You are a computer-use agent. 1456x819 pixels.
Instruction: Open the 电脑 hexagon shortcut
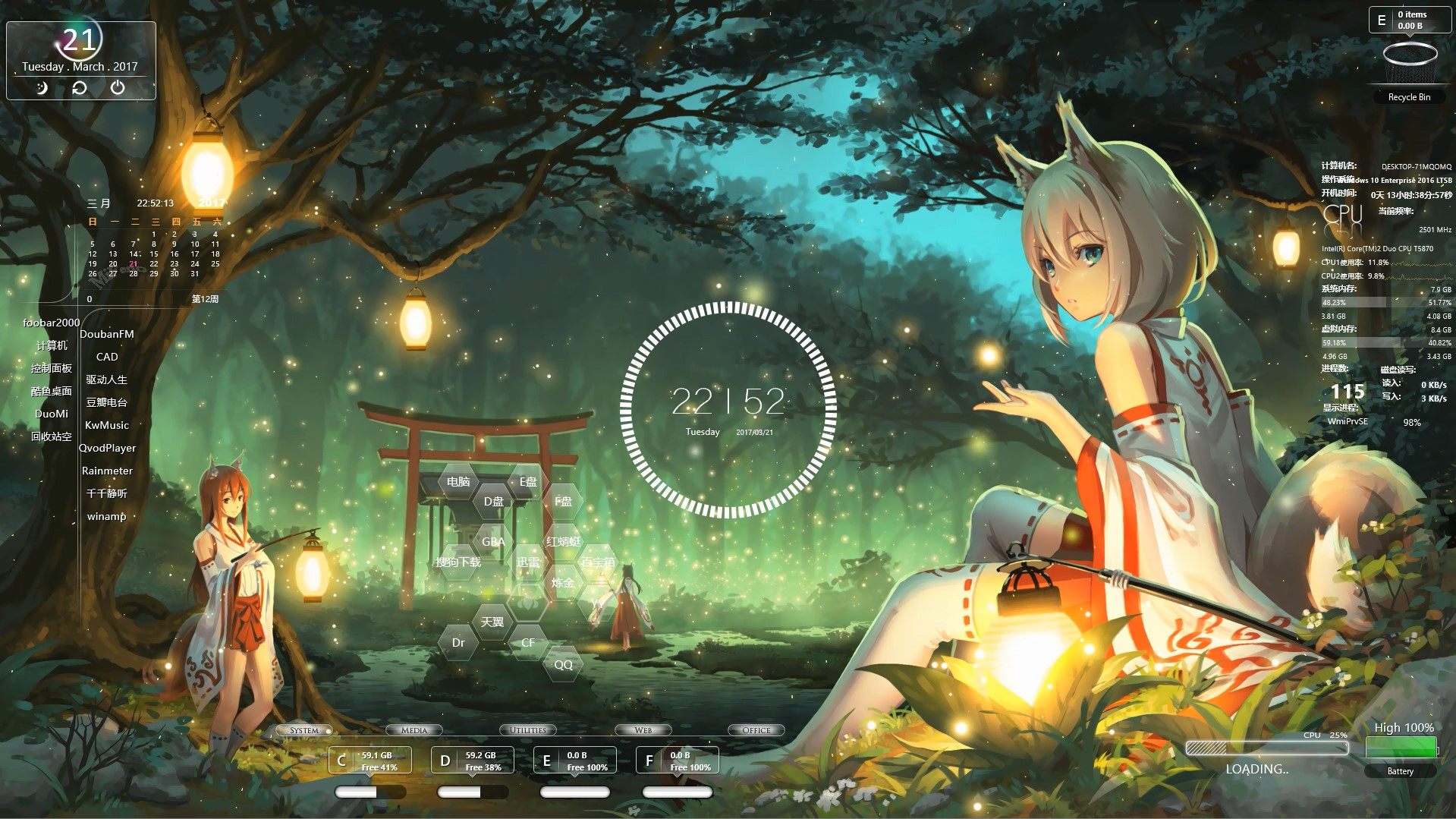point(458,480)
